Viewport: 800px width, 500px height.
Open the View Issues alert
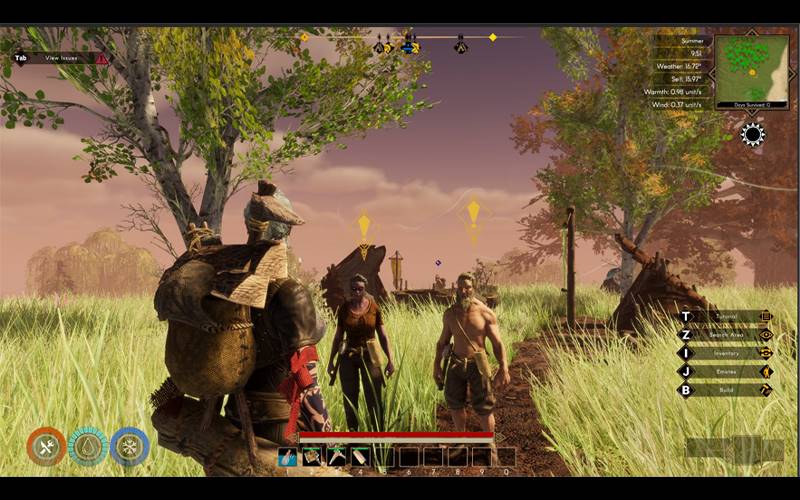pos(61,59)
